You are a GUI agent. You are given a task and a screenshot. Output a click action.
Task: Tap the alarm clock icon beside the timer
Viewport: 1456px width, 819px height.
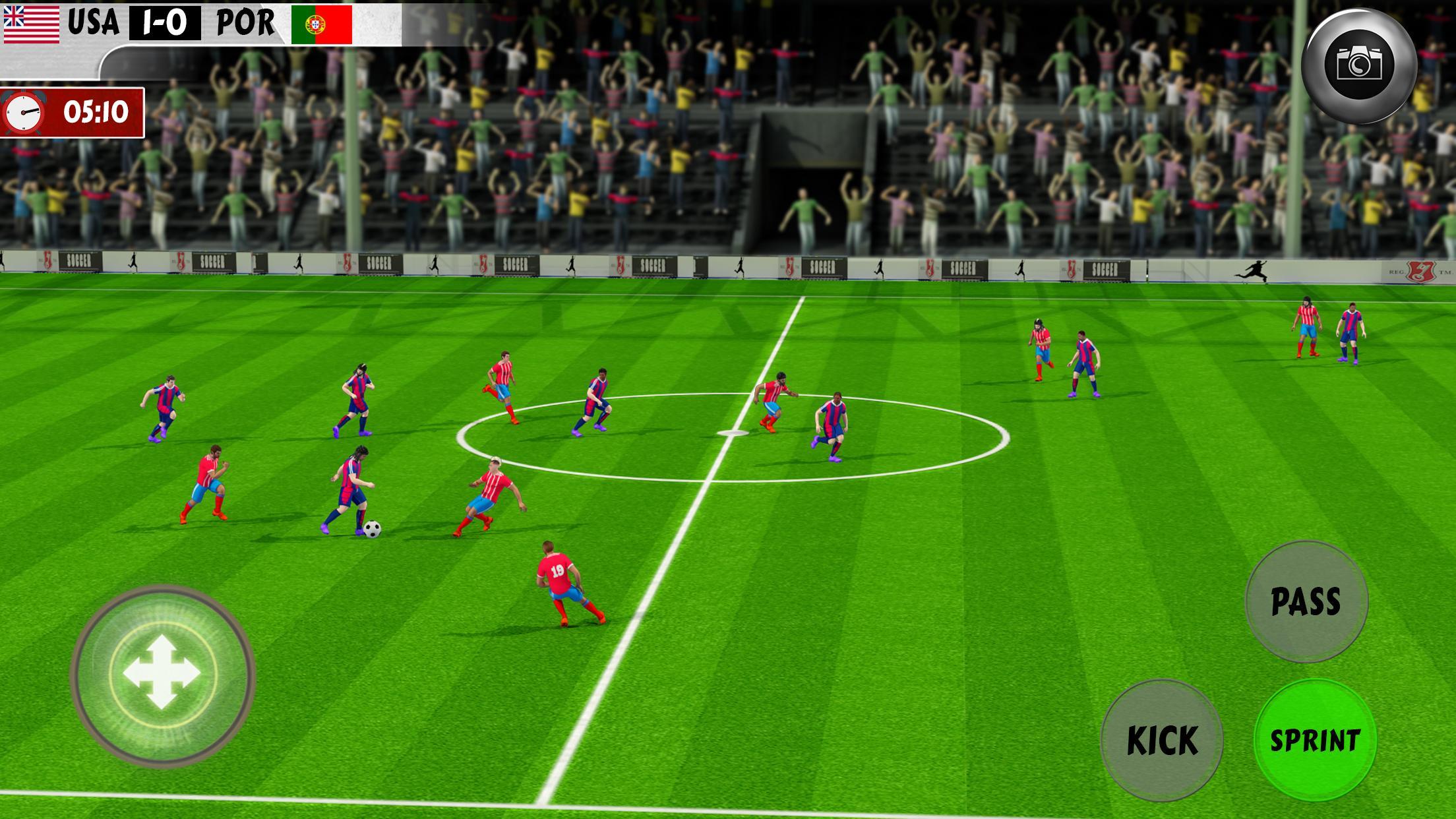(x=24, y=112)
